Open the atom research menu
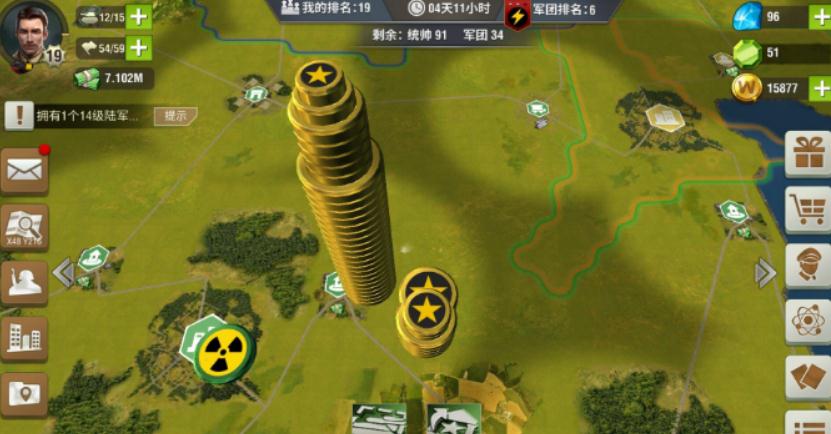The height and width of the screenshot is (434, 831). point(808,322)
